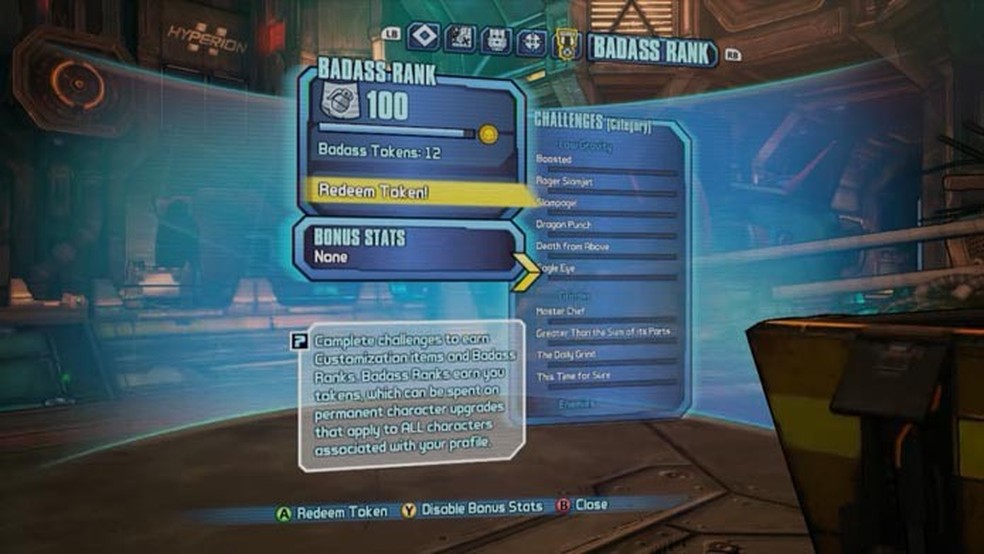Switch to the backpack inventory tab

pyautogui.click(x=496, y=40)
